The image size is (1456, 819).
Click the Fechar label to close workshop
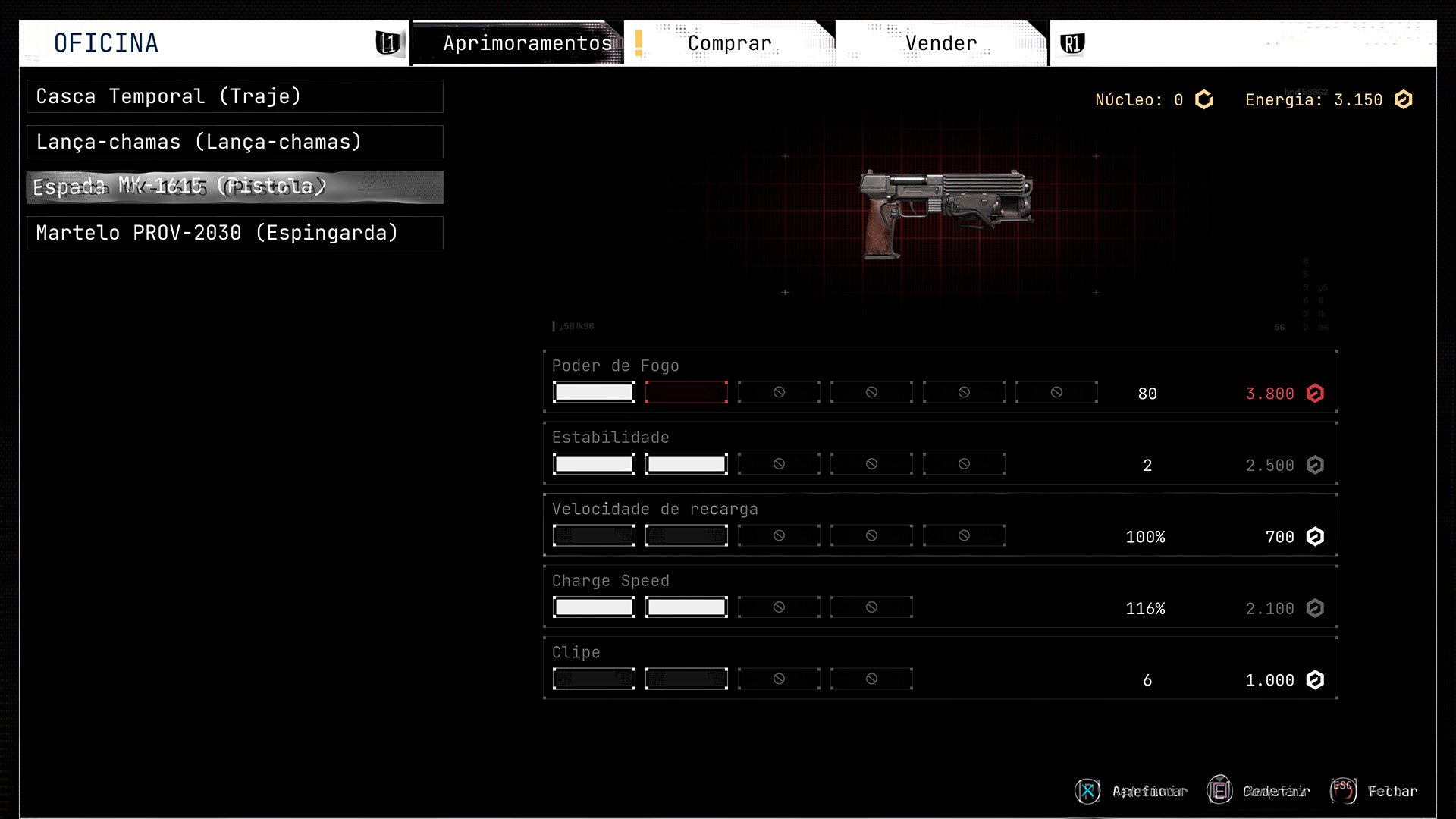coord(1392,791)
